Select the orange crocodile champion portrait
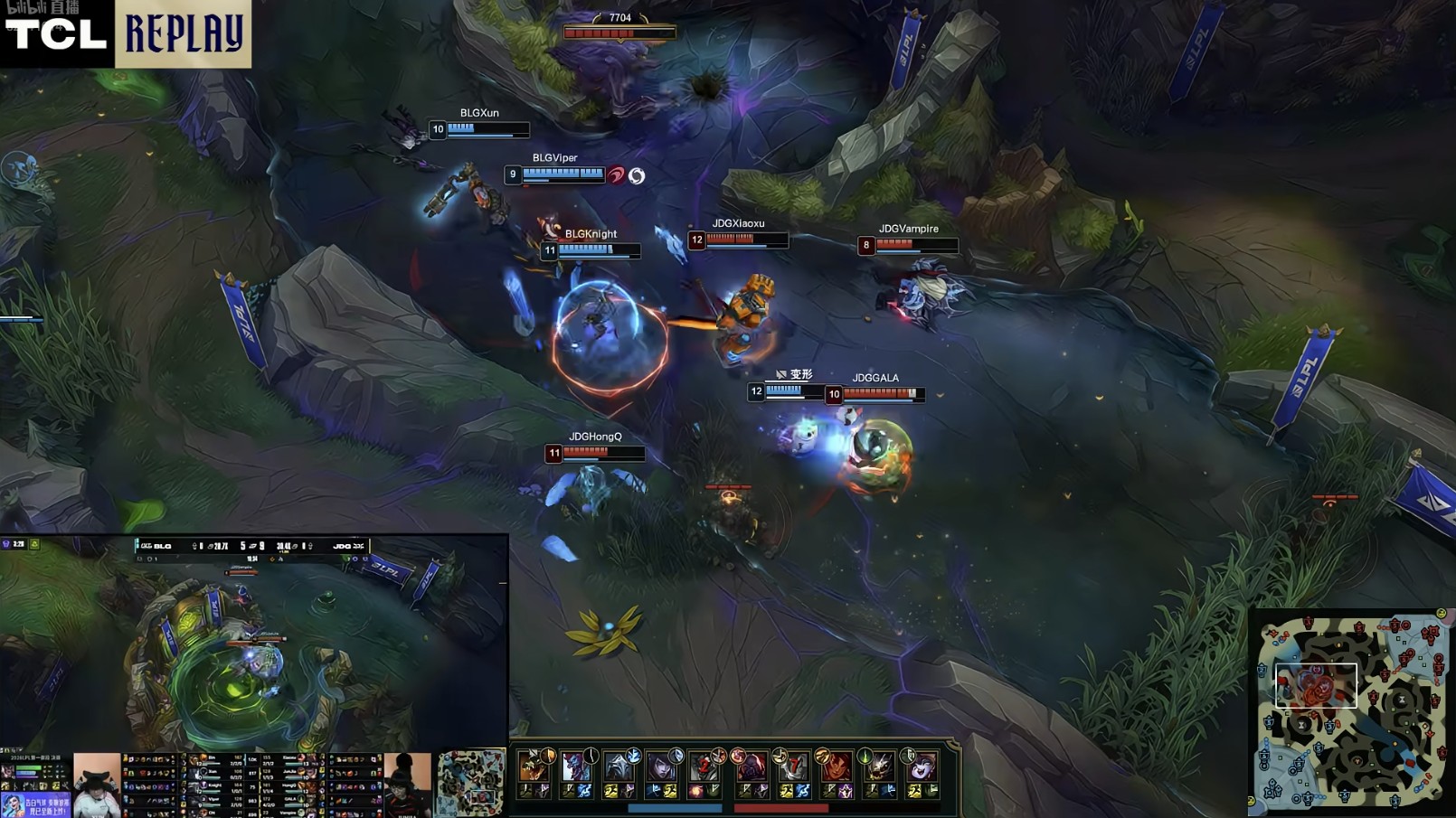This screenshot has height=818, width=1456. coord(532,768)
